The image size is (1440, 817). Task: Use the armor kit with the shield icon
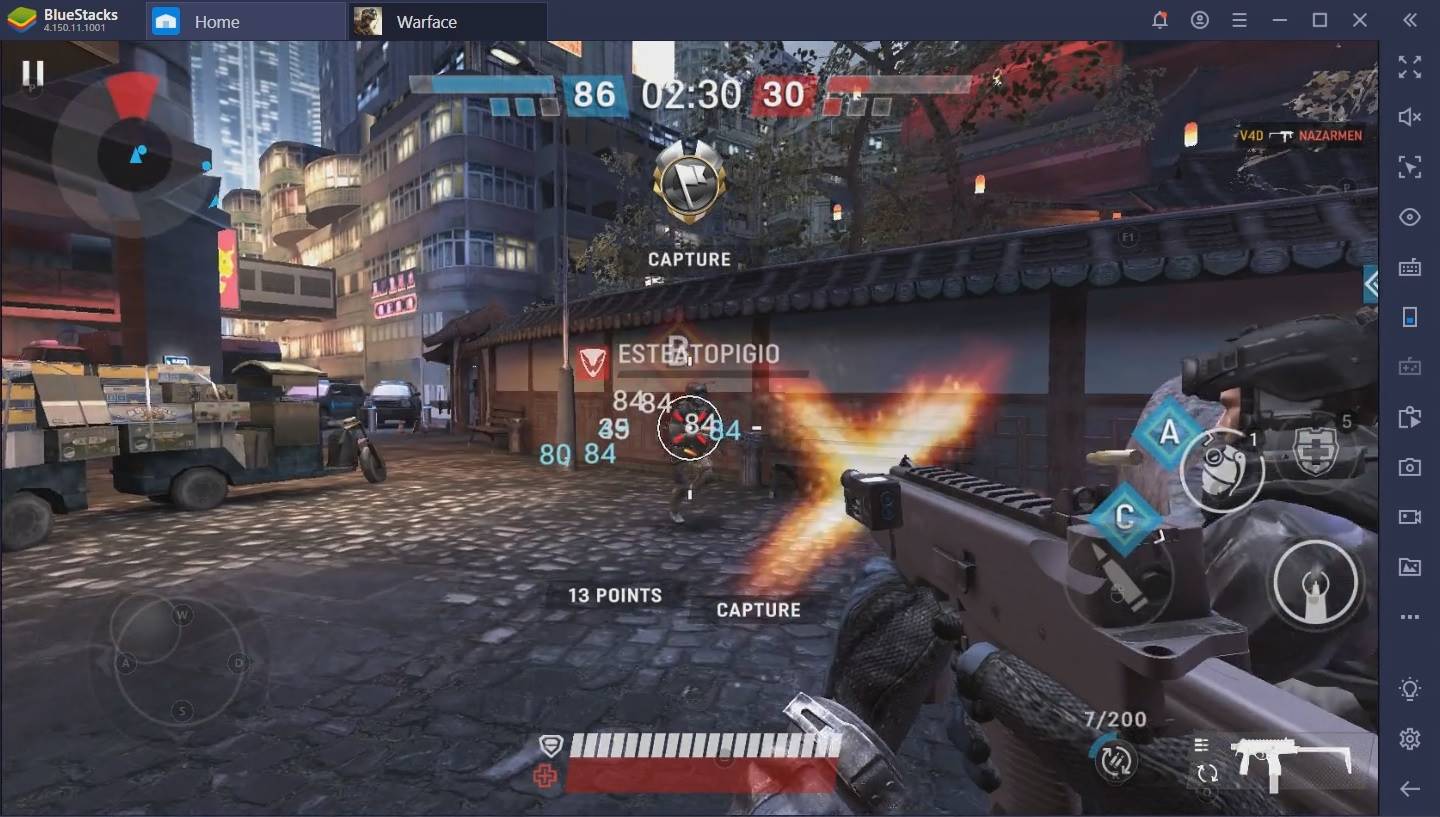coord(1316,452)
